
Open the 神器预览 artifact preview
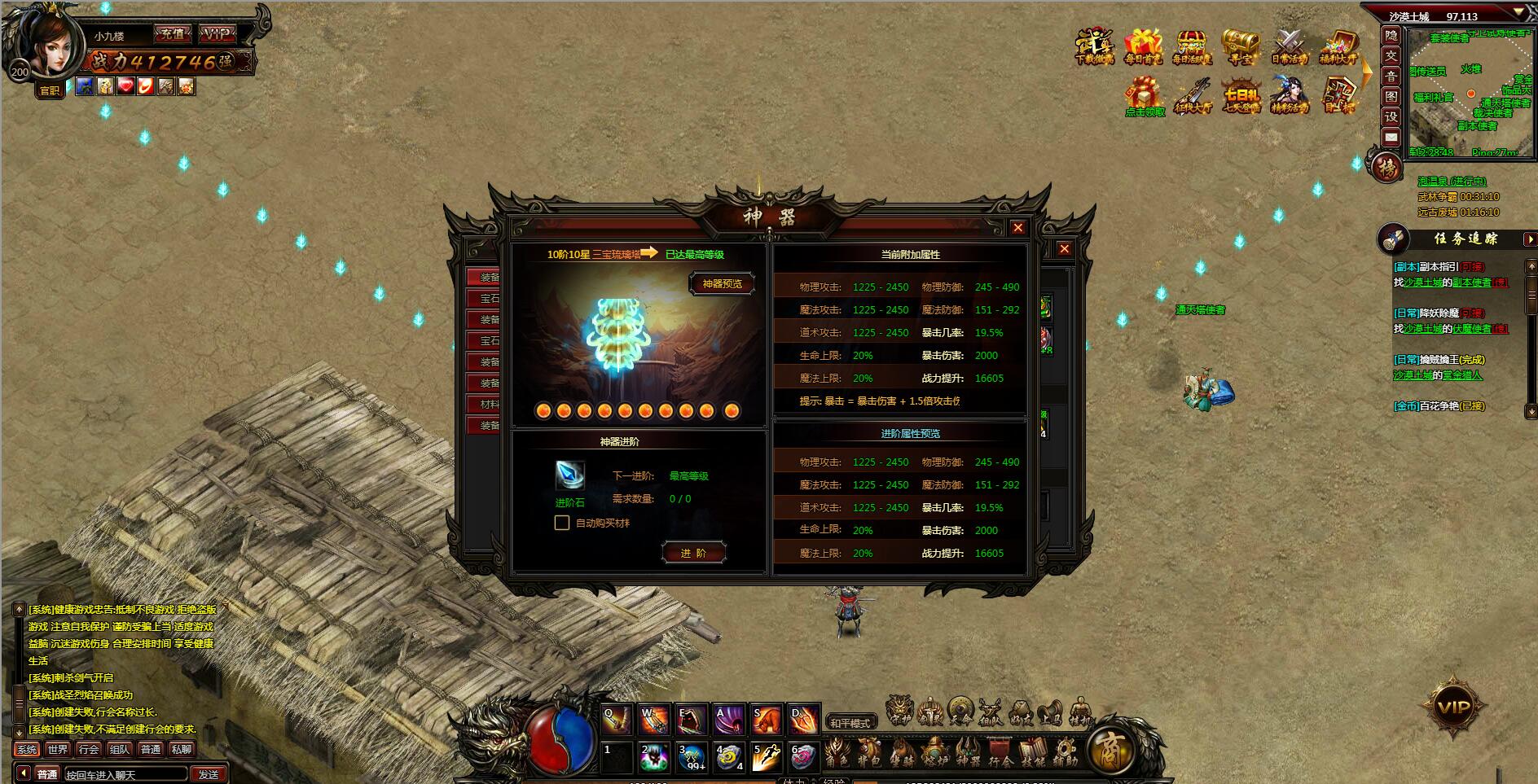click(722, 283)
